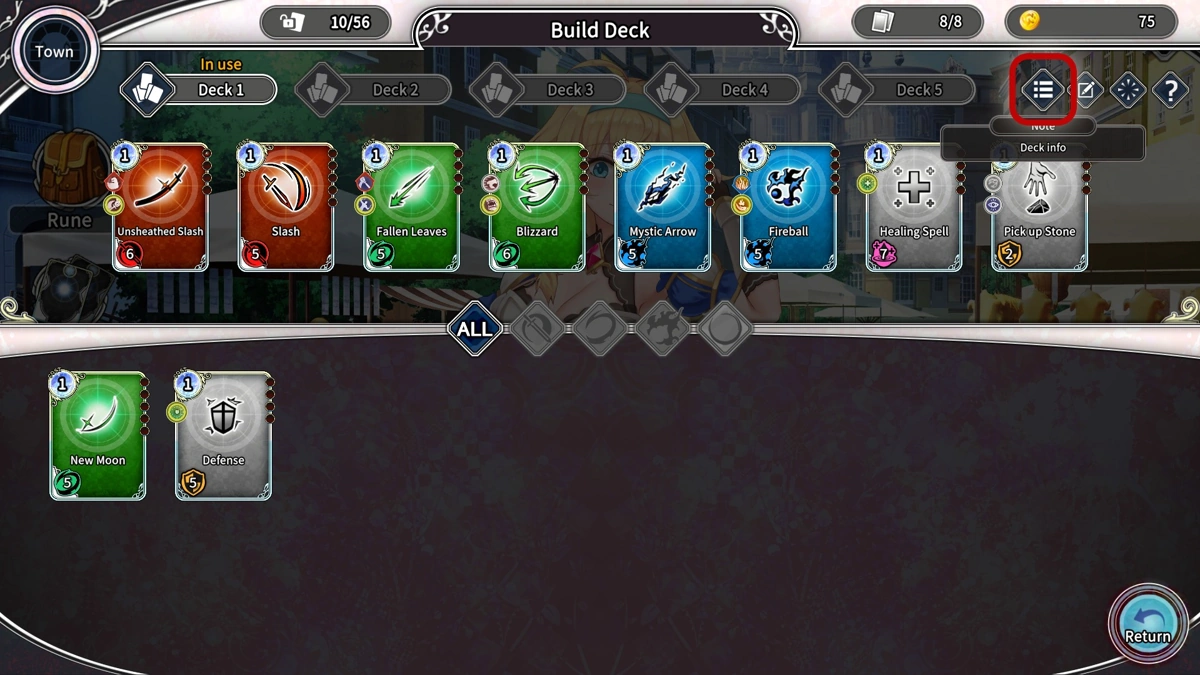
Task: Select the Unsheathed Slash card
Action: 160,207
